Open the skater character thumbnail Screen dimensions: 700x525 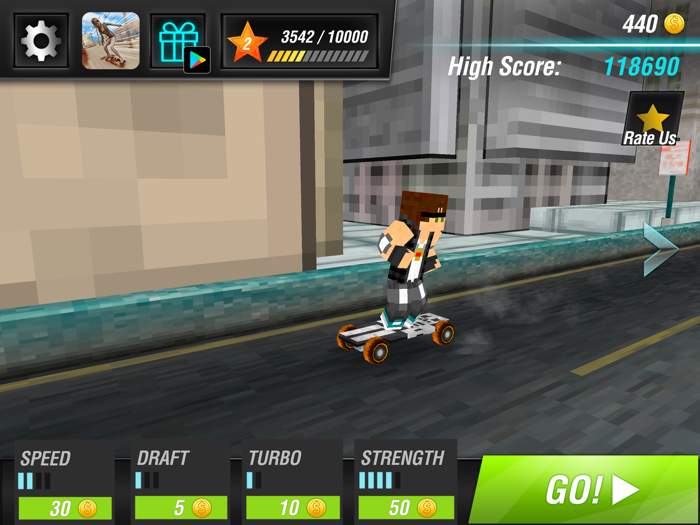coord(110,41)
